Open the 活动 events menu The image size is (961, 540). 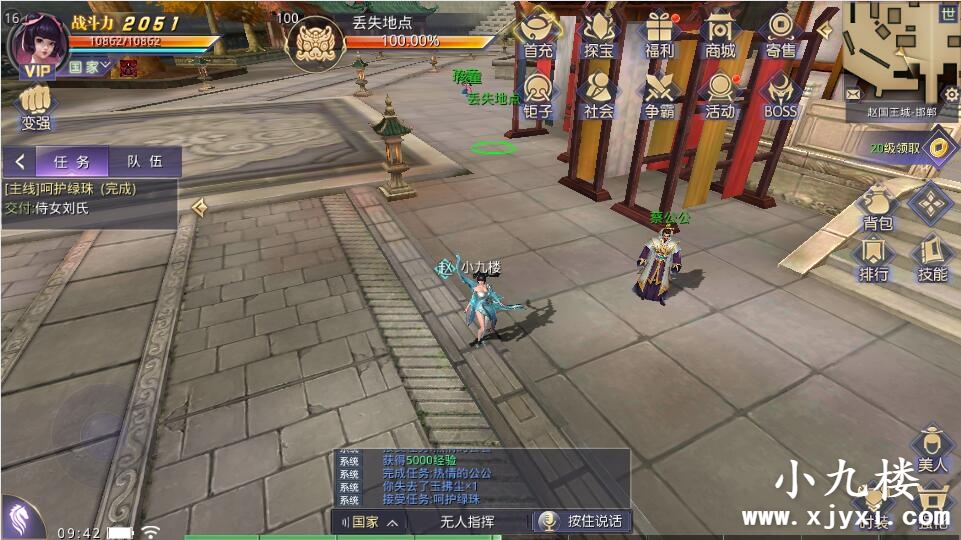719,95
